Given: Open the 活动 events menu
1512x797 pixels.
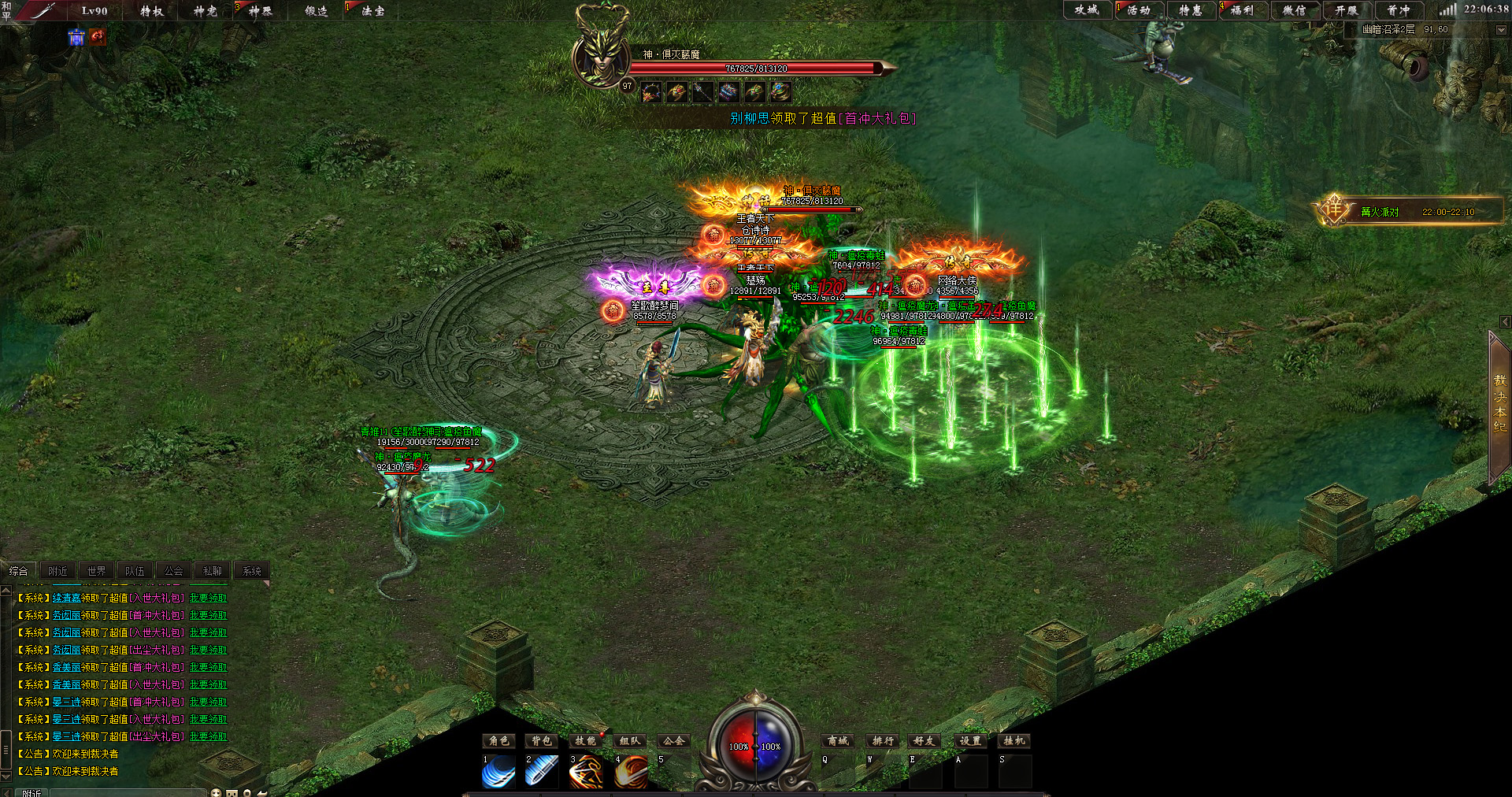Looking at the screenshot, I should pos(1139,10).
